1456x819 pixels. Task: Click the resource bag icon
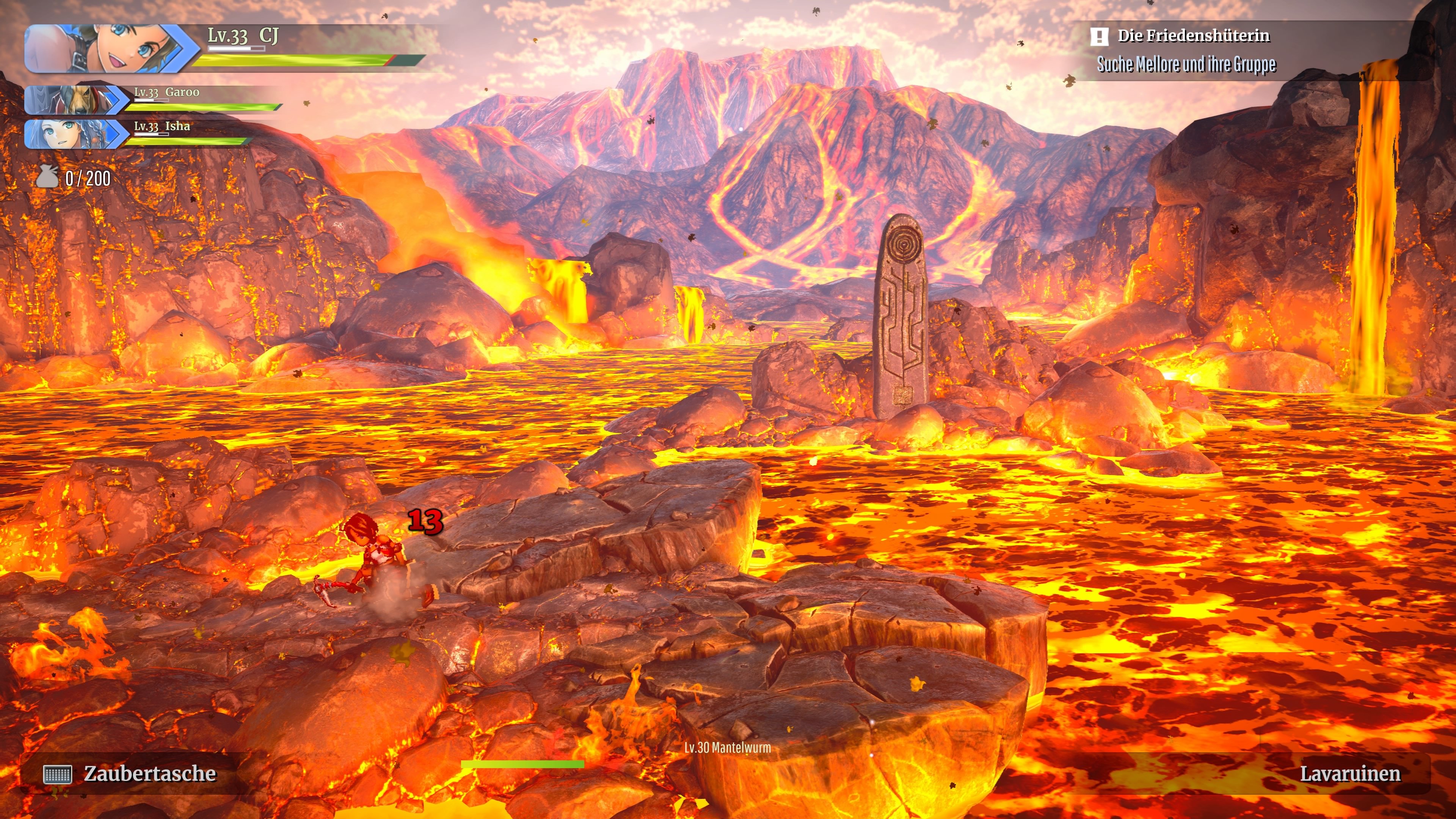(47, 177)
